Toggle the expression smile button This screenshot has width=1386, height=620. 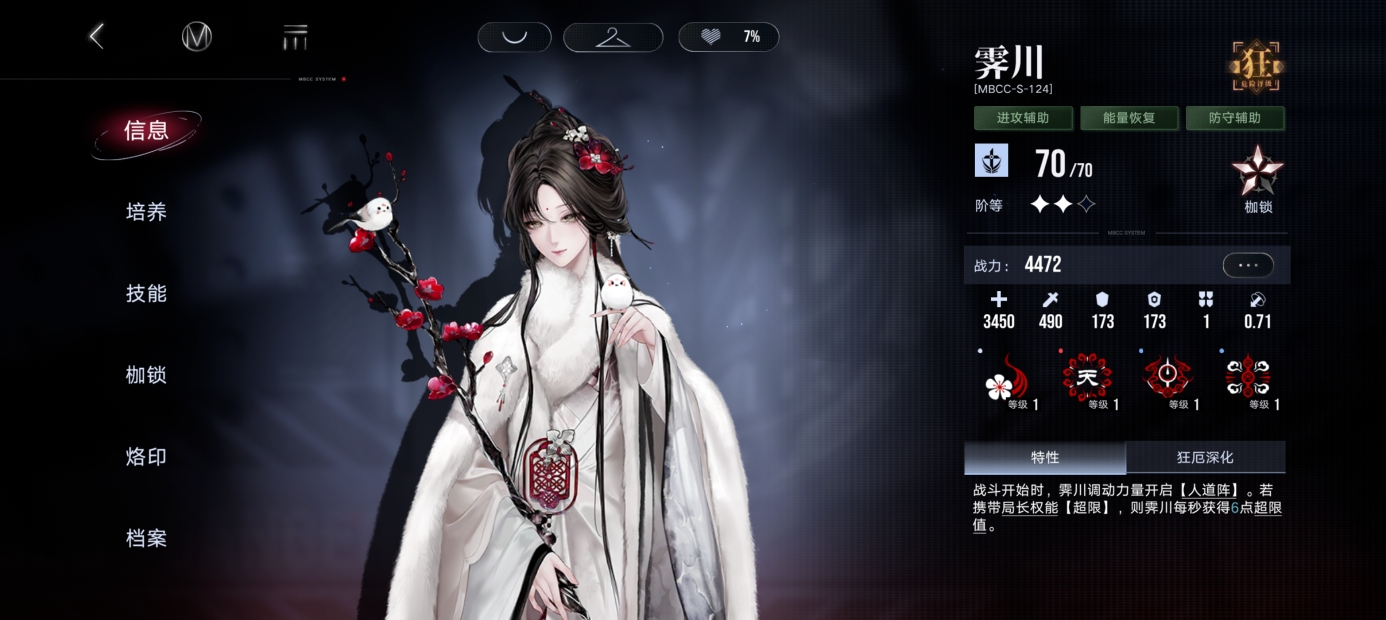(x=514, y=37)
